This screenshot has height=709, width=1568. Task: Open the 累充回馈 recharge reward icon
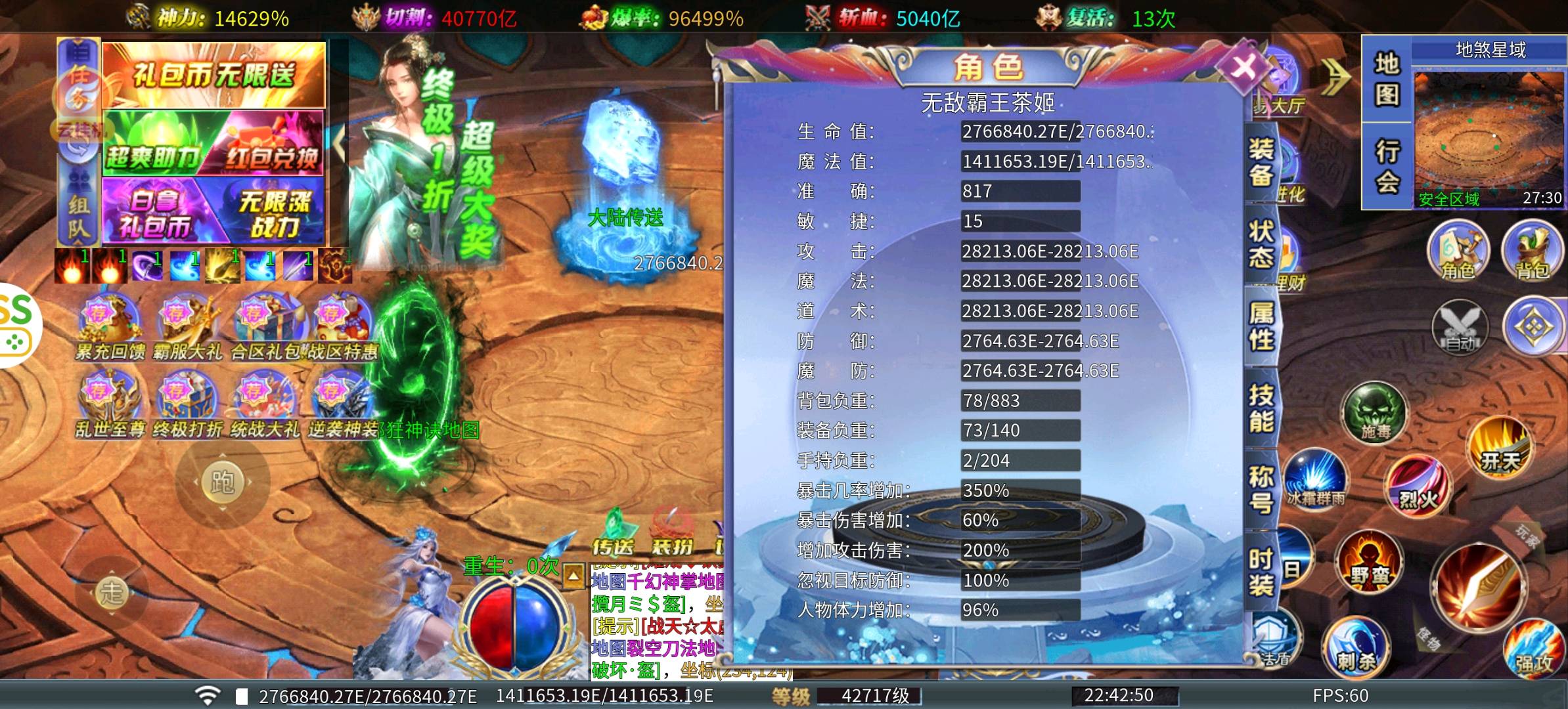click(x=110, y=328)
